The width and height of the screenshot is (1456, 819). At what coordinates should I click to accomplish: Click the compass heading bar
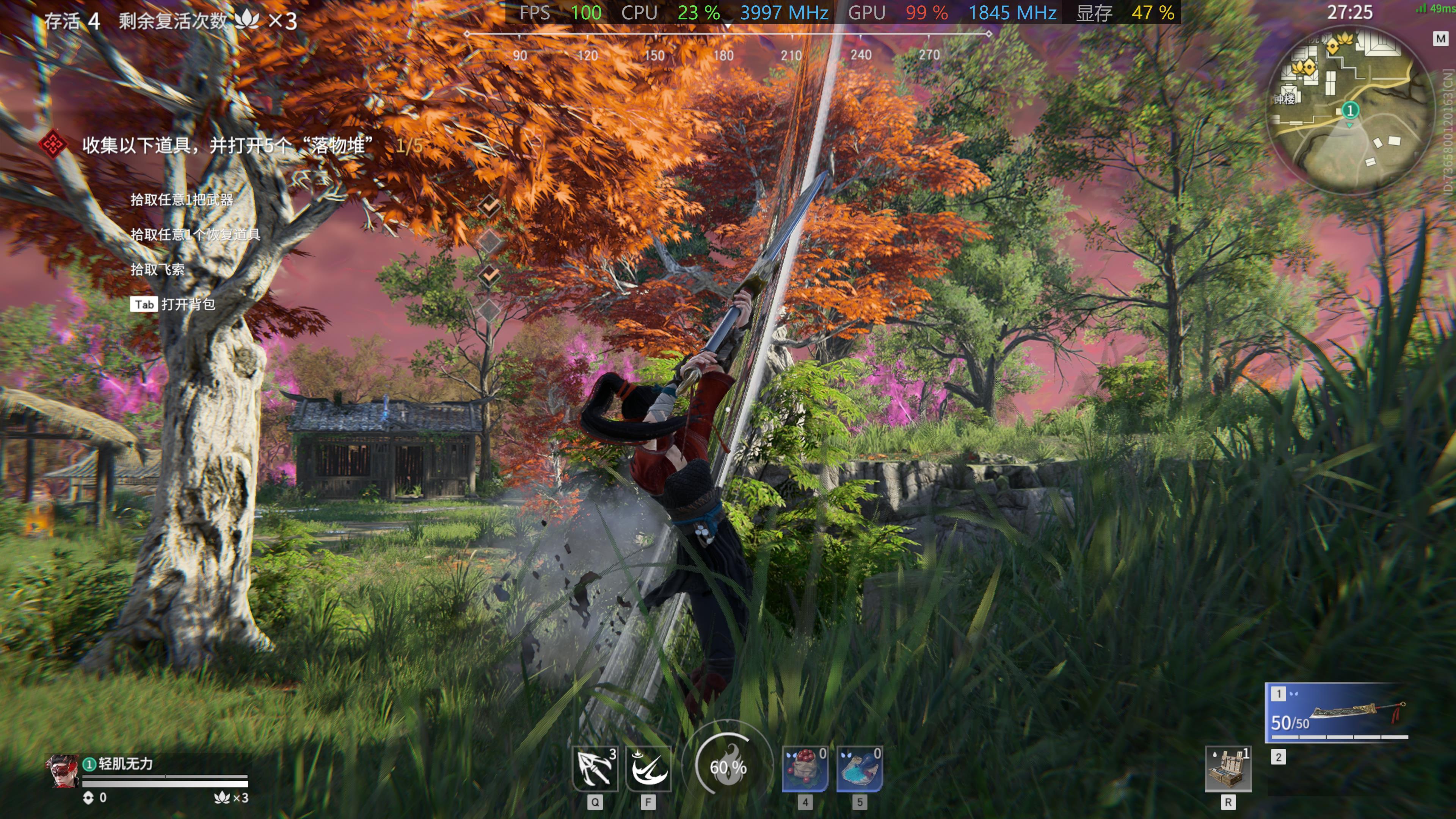click(728, 45)
